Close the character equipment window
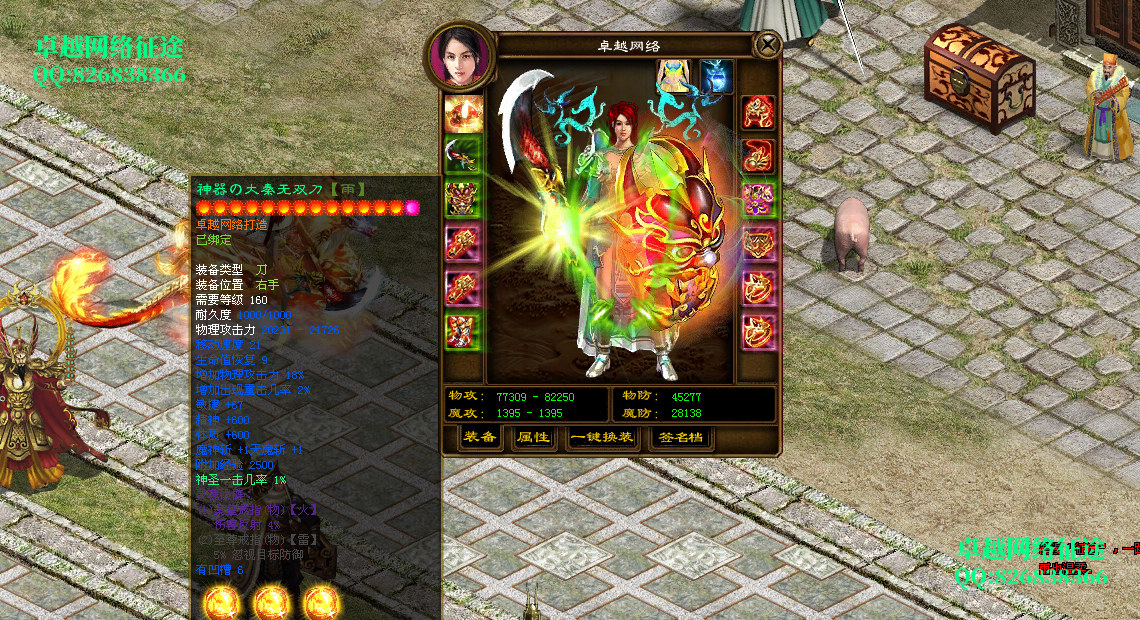Image resolution: width=1140 pixels, height=620 pixels. [x=767, y=45]
